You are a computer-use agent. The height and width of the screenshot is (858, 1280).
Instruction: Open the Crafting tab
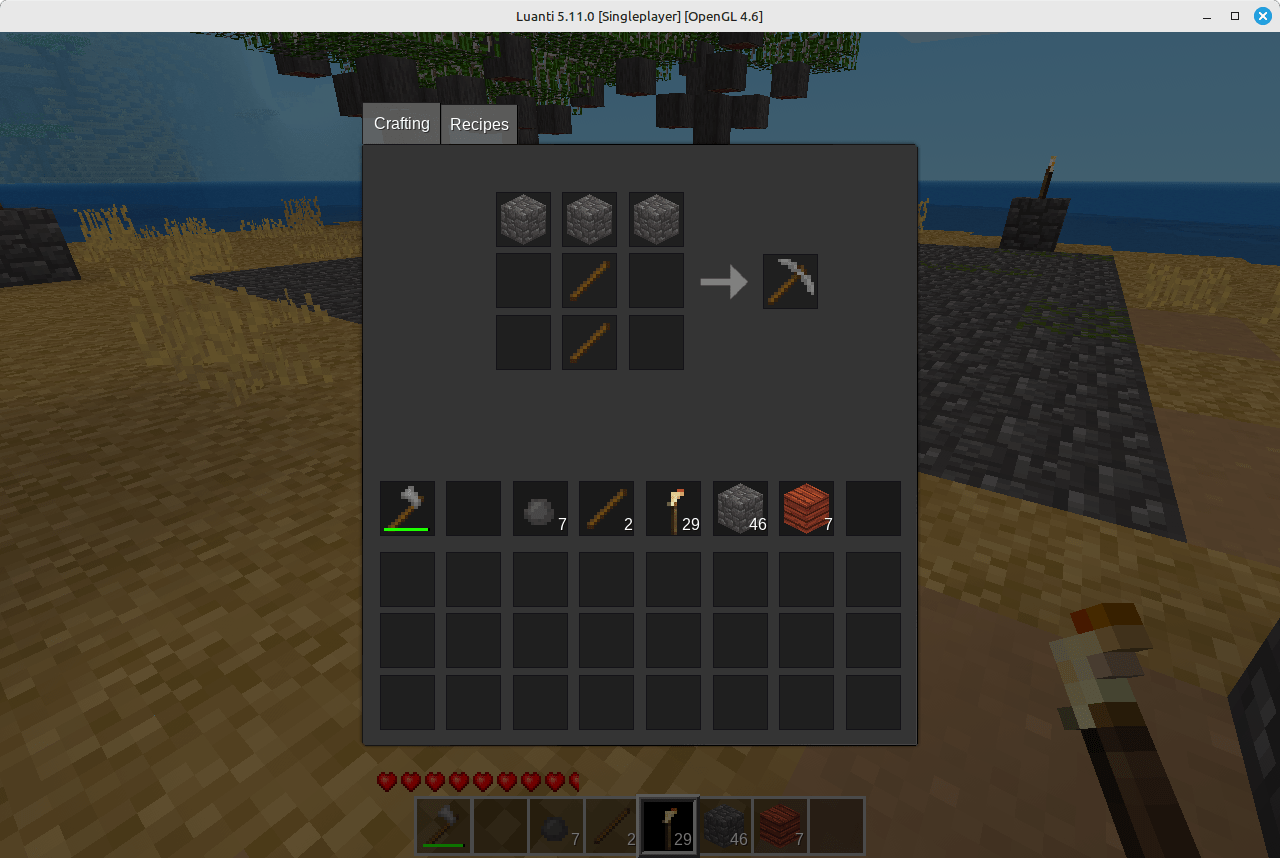(x=401, y=123)
